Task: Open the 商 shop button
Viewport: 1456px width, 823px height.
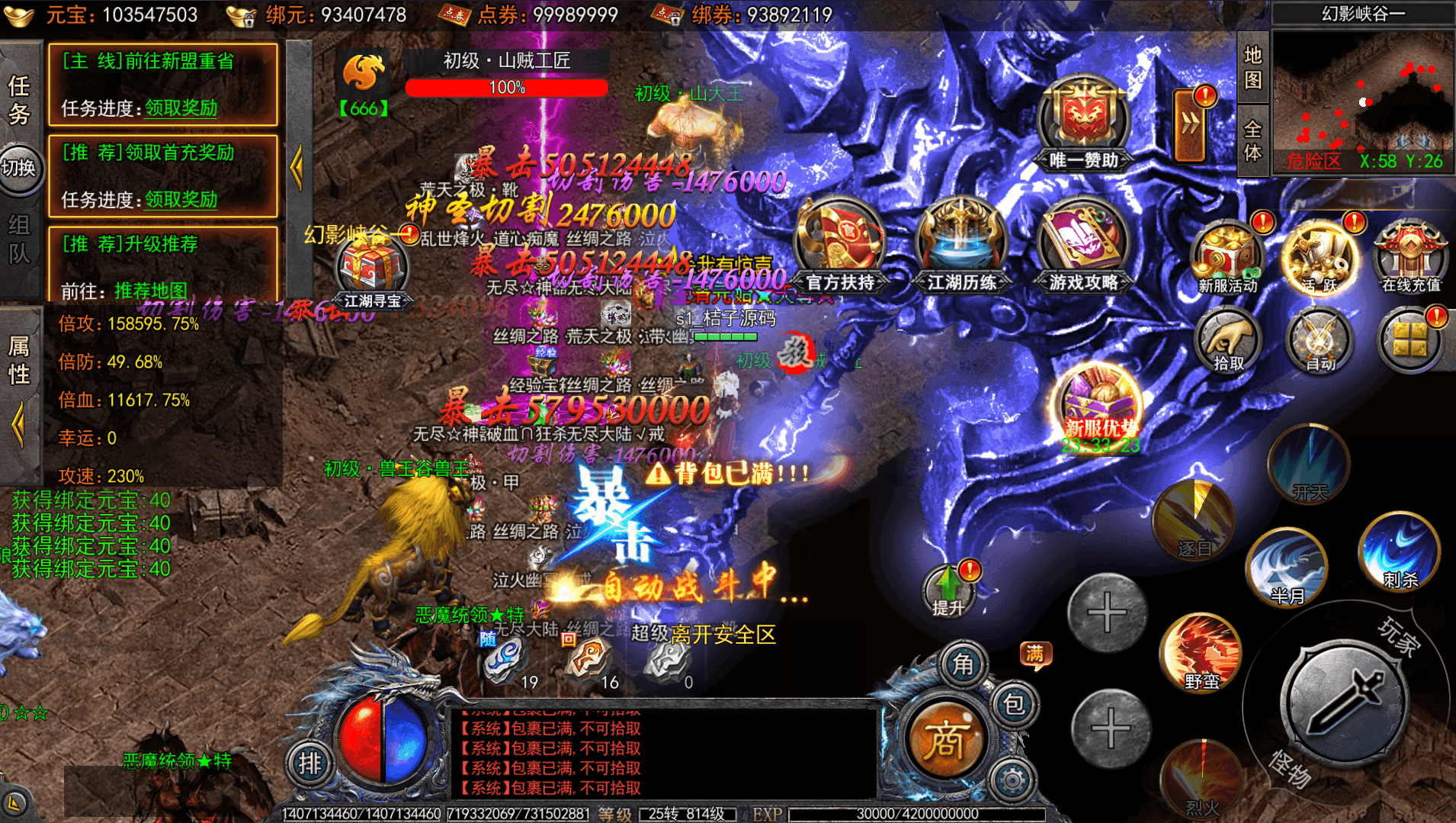Action: pos(946,740)
